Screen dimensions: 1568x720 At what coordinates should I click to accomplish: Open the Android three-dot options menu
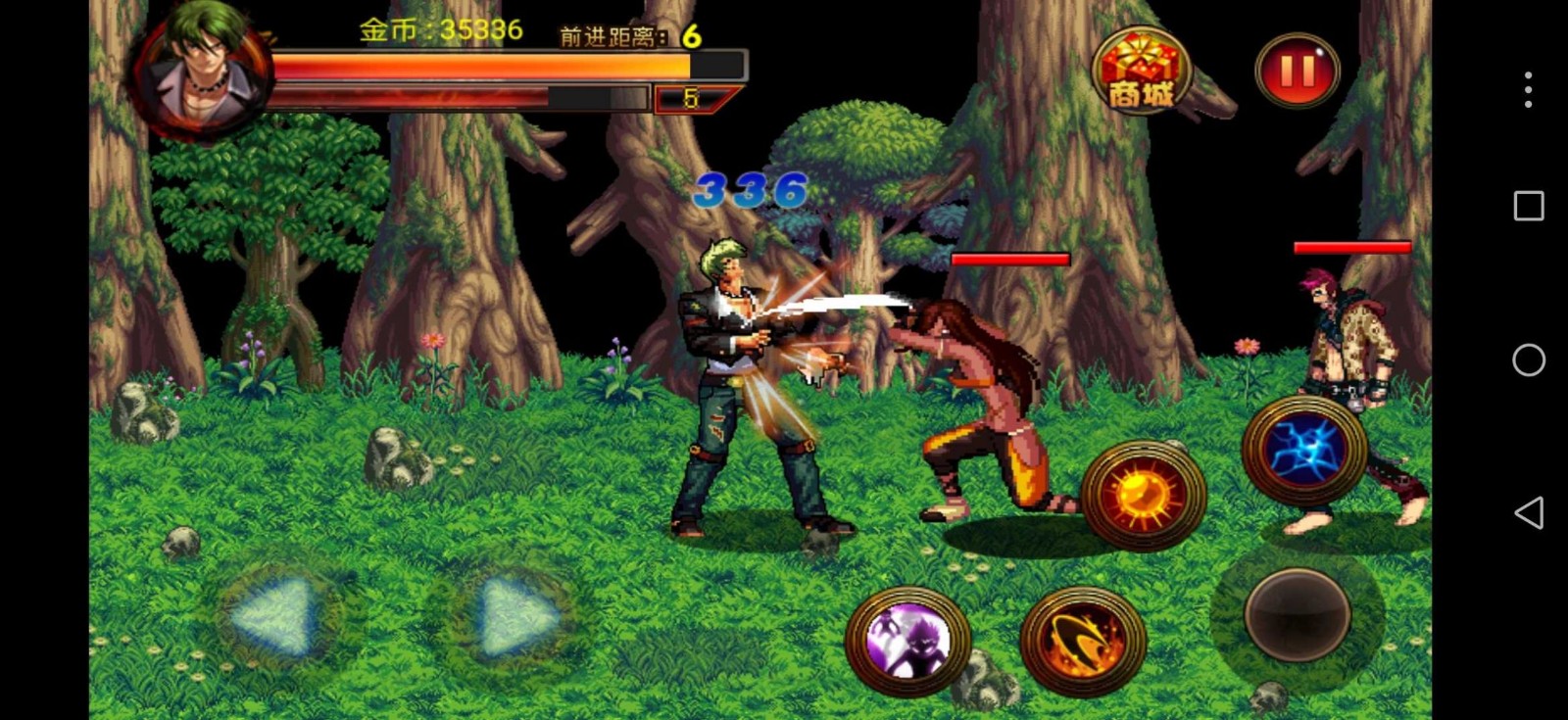[x=1528, y=90]
